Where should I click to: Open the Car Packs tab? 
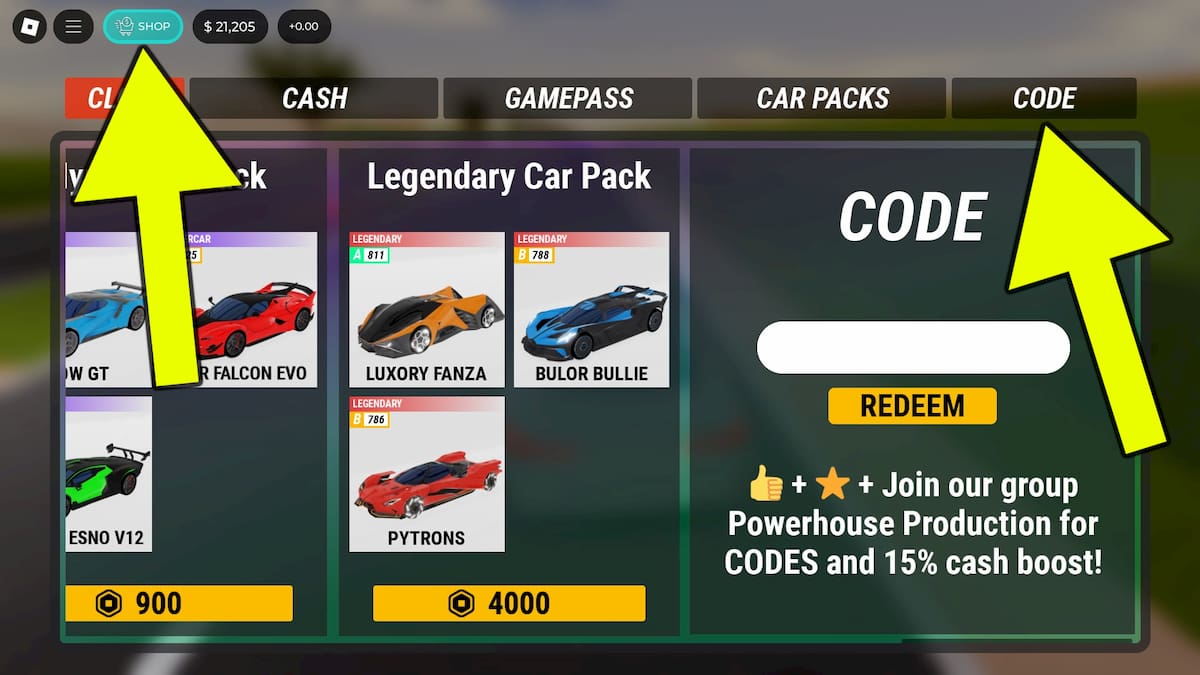tap(822, 99)
